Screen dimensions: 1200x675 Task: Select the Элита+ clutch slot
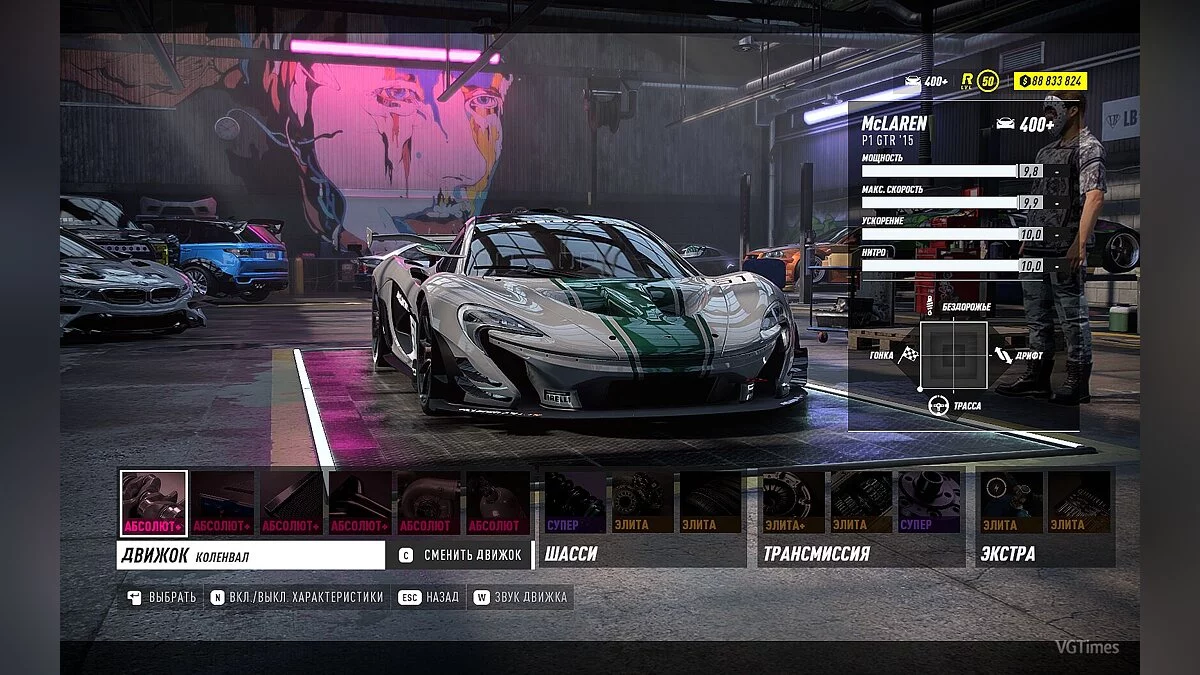click(793, 503)
